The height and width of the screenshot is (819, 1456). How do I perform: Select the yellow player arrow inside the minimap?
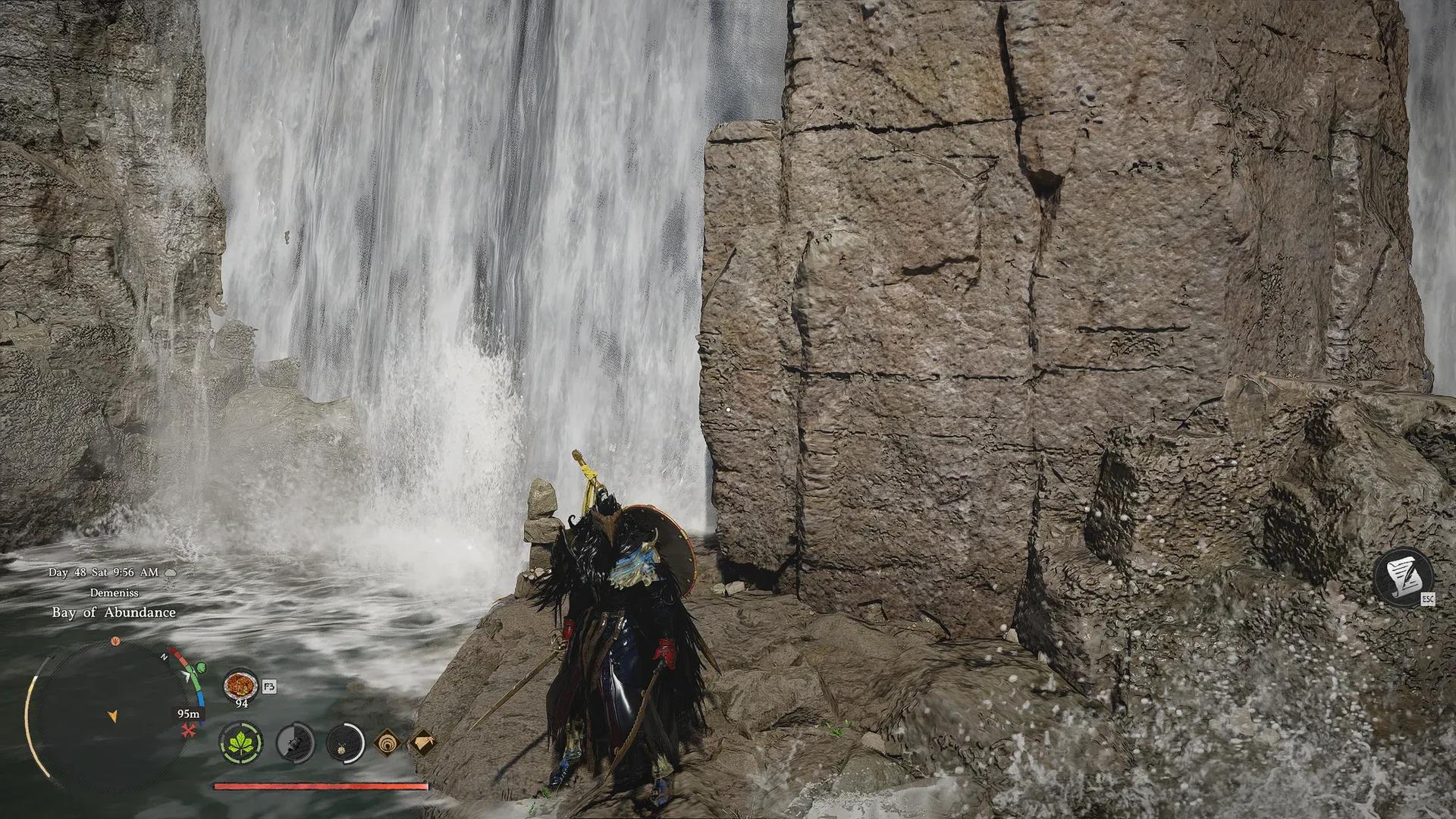[x=113, y=716]
